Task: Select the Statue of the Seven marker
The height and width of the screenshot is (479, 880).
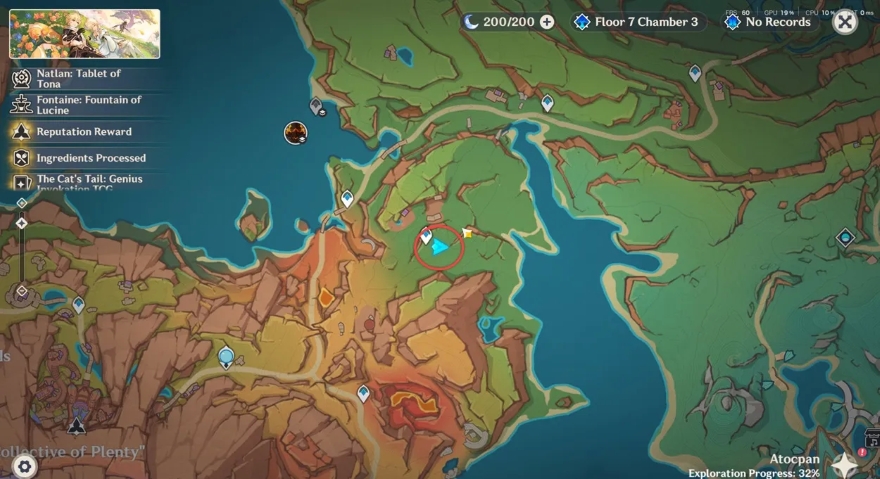Action: [77, 427]
